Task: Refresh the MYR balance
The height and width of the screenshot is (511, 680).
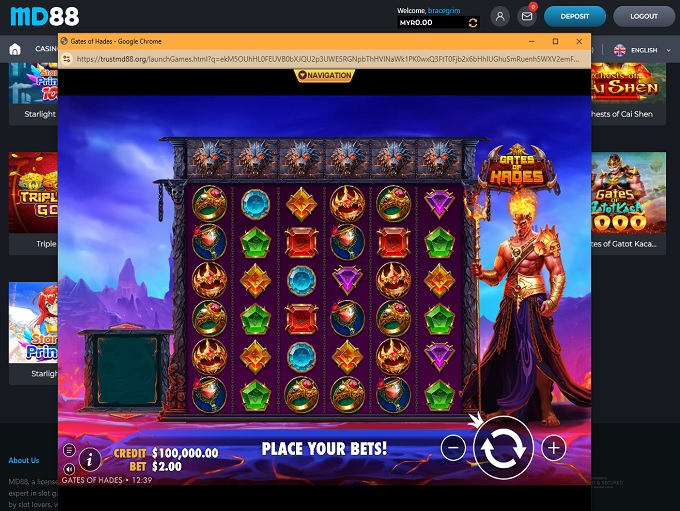Action: [x=473, y=22]
